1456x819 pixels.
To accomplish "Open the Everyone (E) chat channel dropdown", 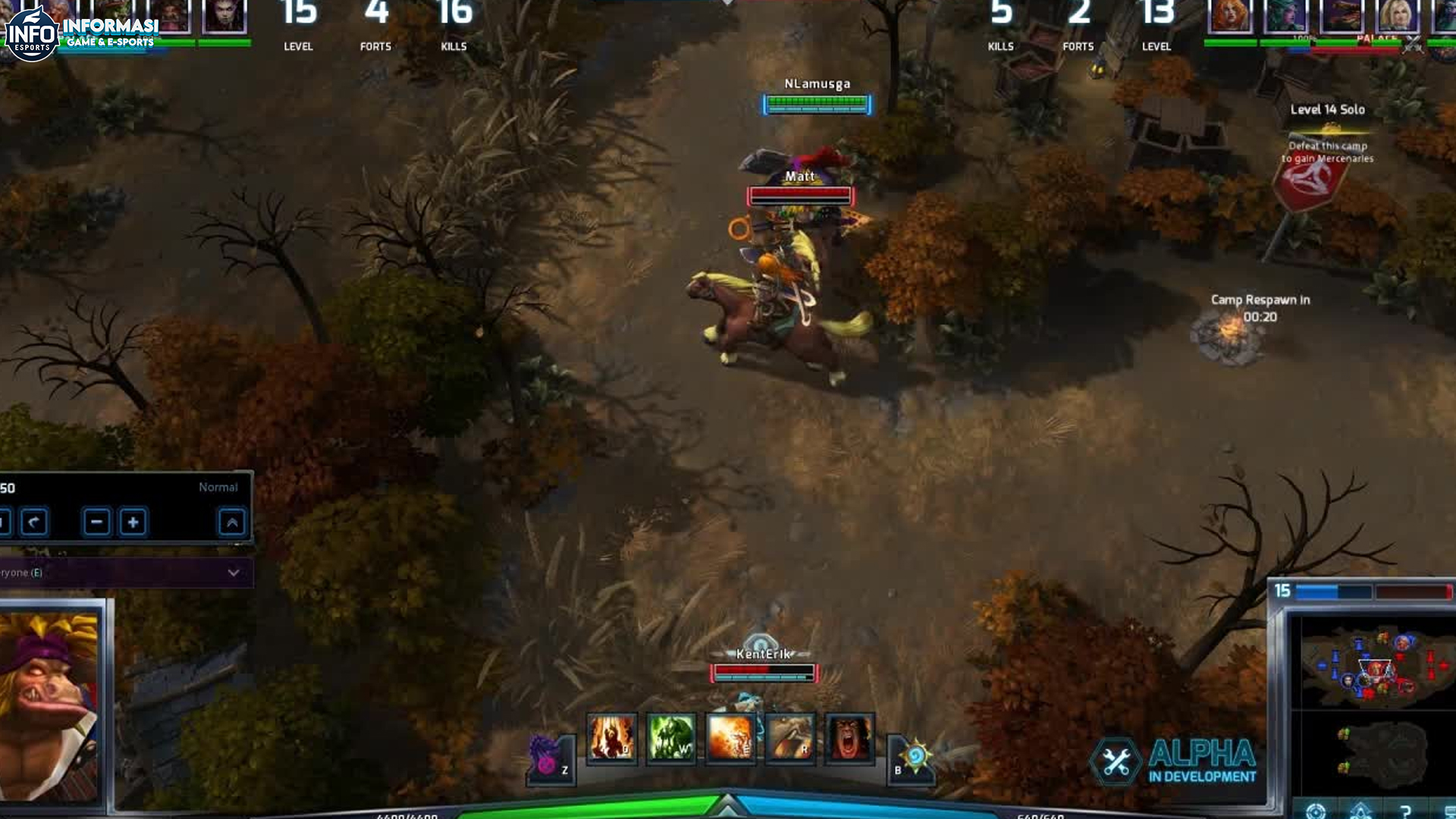I will 235,574.
